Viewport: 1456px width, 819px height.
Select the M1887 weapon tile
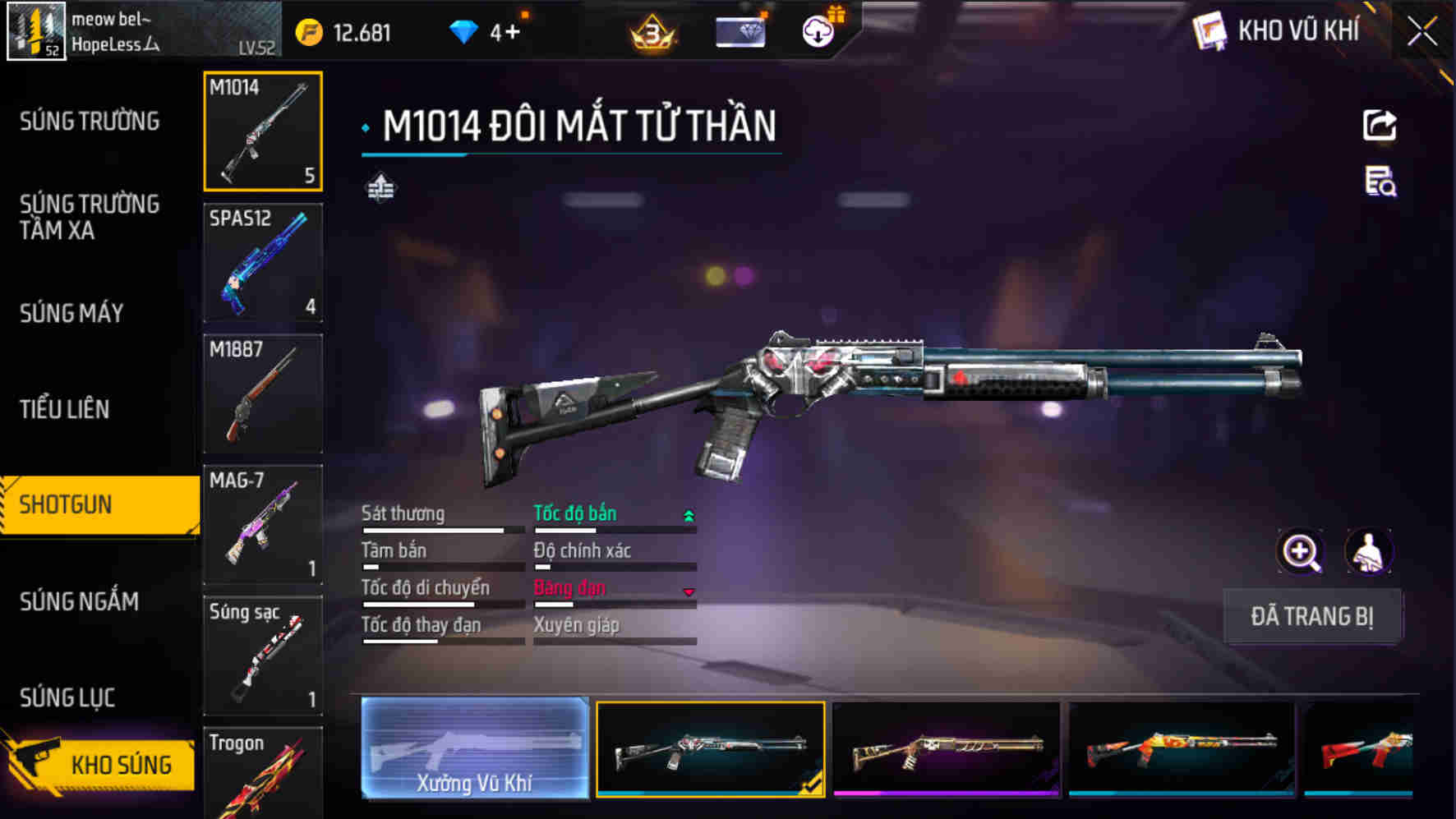pos(262,393)
